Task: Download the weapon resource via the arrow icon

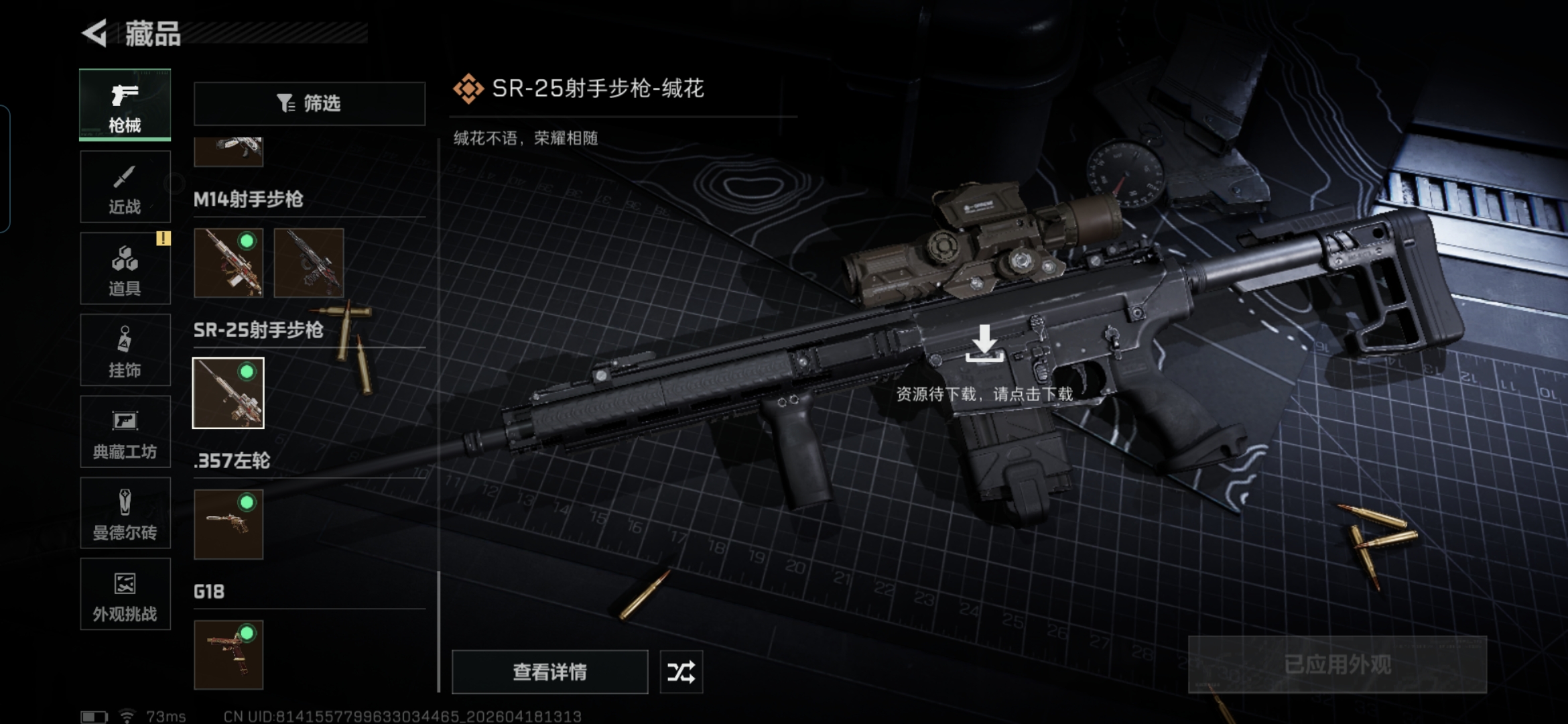Action: coord(984,343)
